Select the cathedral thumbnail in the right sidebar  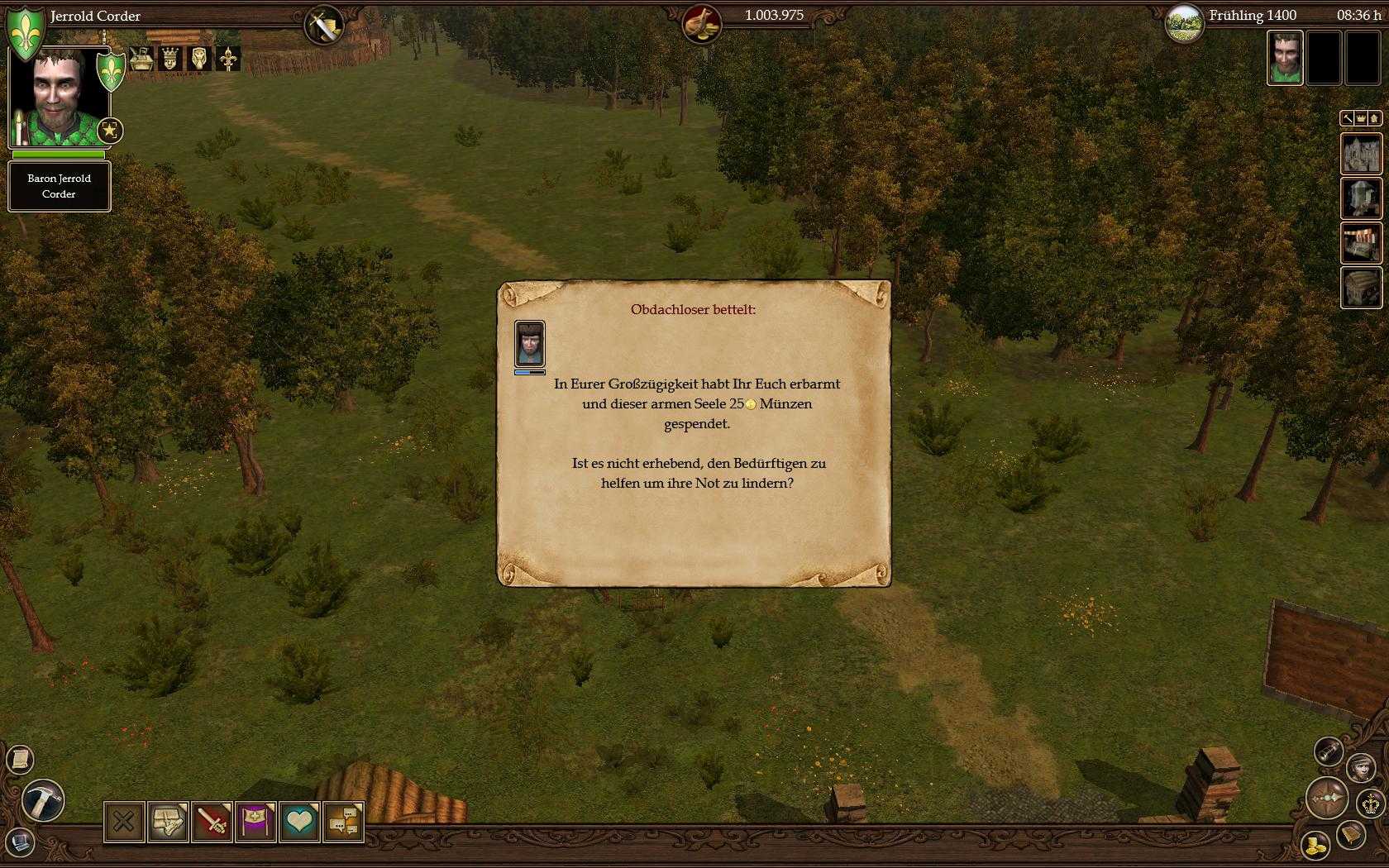[1363, 154]
